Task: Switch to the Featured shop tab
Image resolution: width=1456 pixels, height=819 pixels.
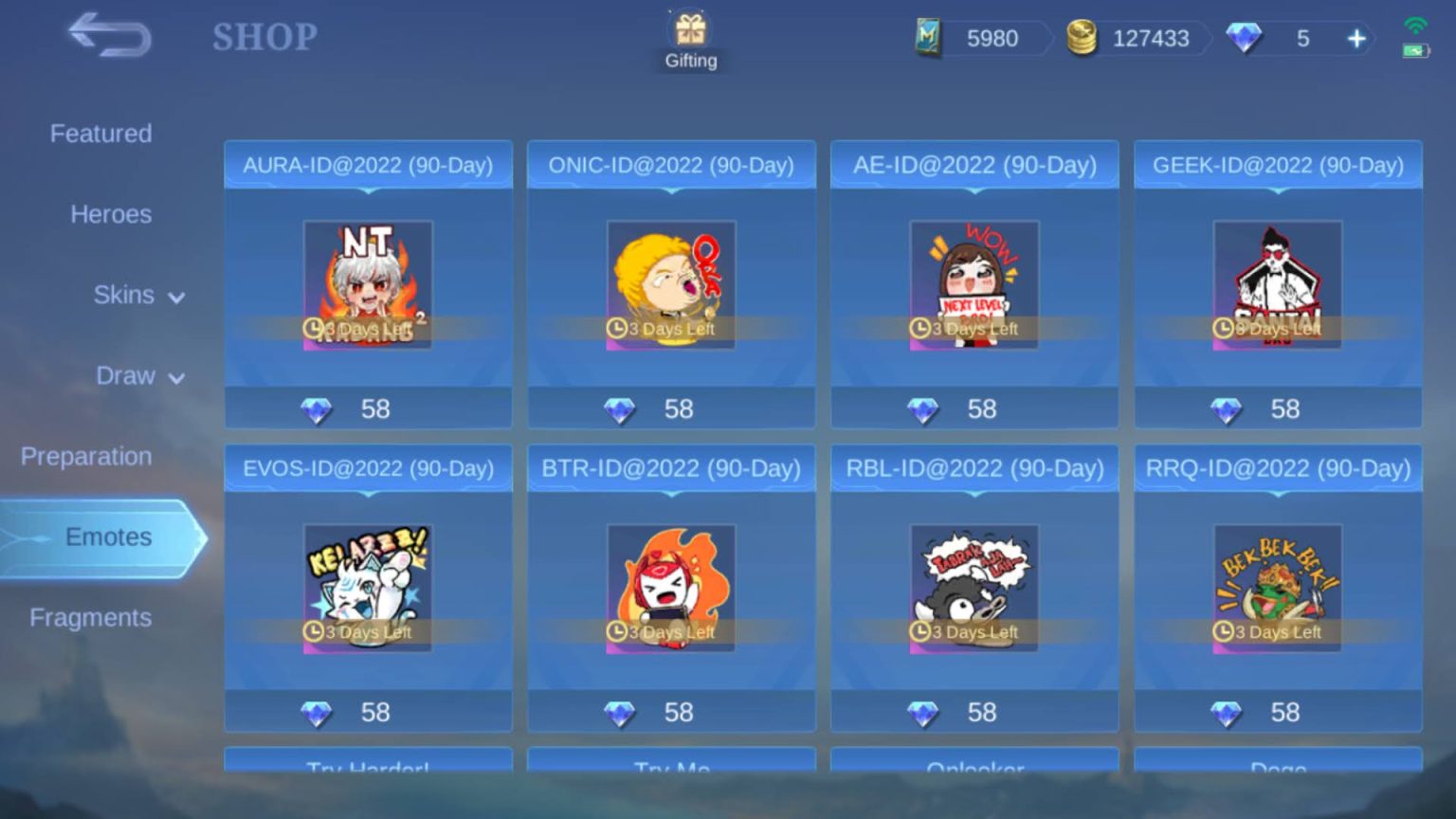Action: [100, 134]
